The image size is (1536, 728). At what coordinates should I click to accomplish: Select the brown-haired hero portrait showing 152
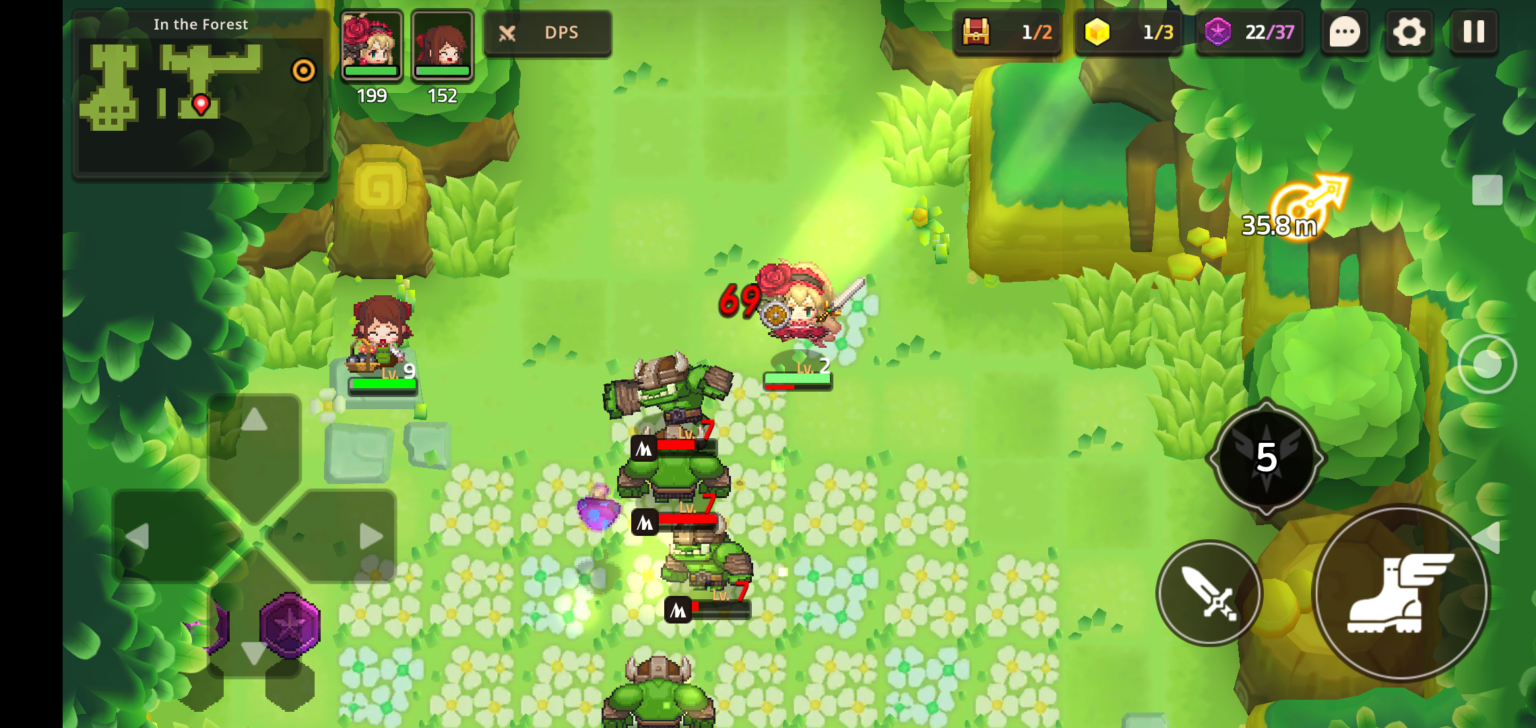[443, 43]
